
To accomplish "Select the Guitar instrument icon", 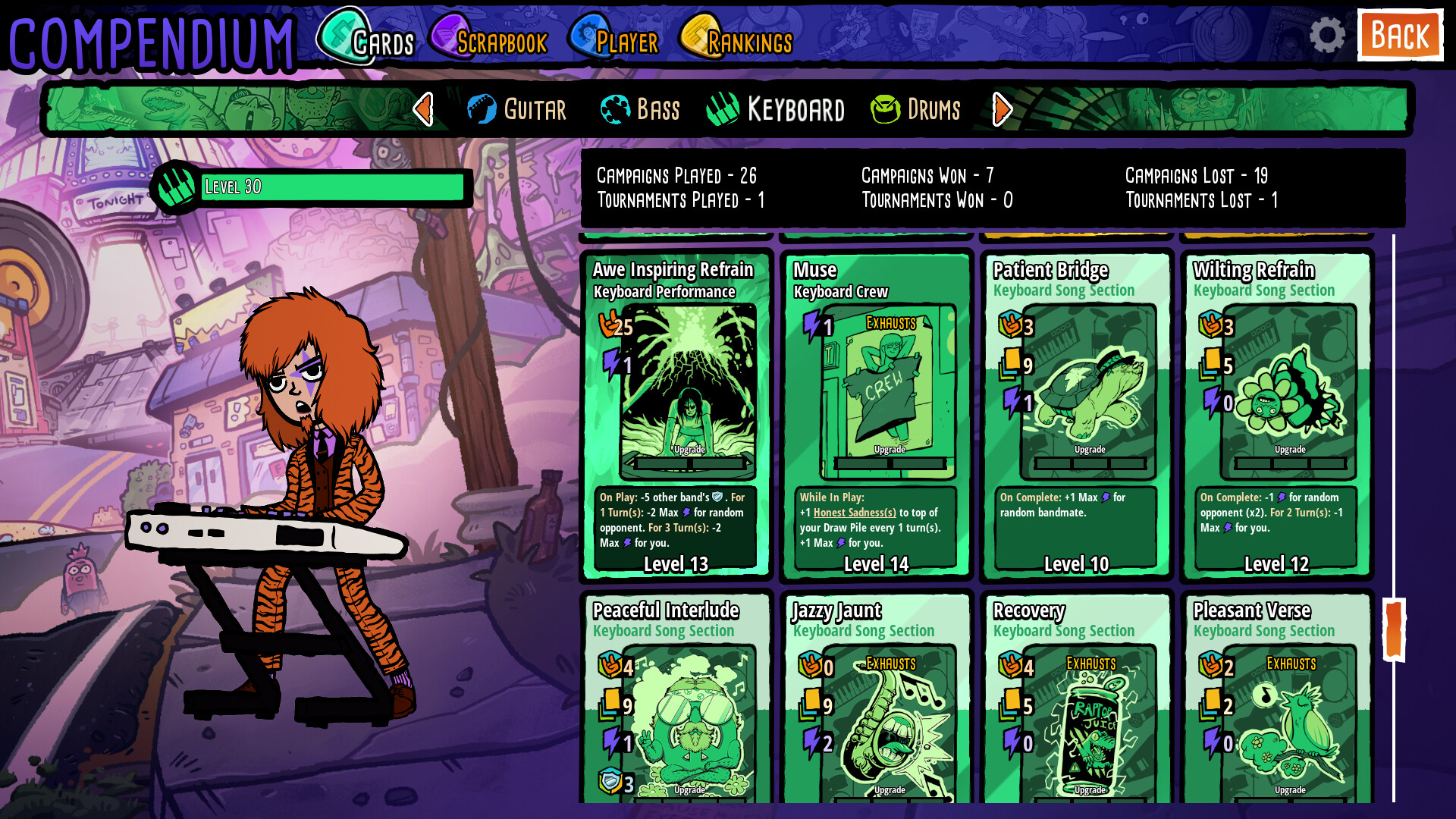I will tap(483, 109).
